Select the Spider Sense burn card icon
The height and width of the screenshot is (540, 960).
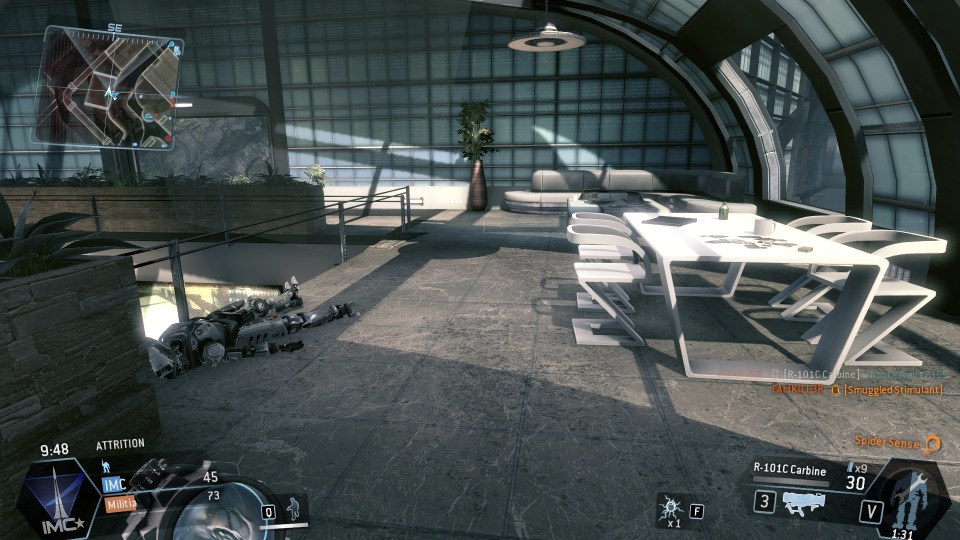pos(932,442)
